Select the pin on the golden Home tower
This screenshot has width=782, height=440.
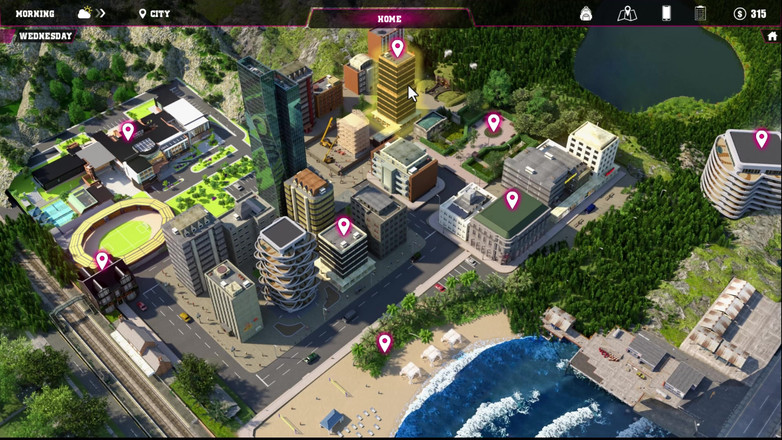(397, 47)
